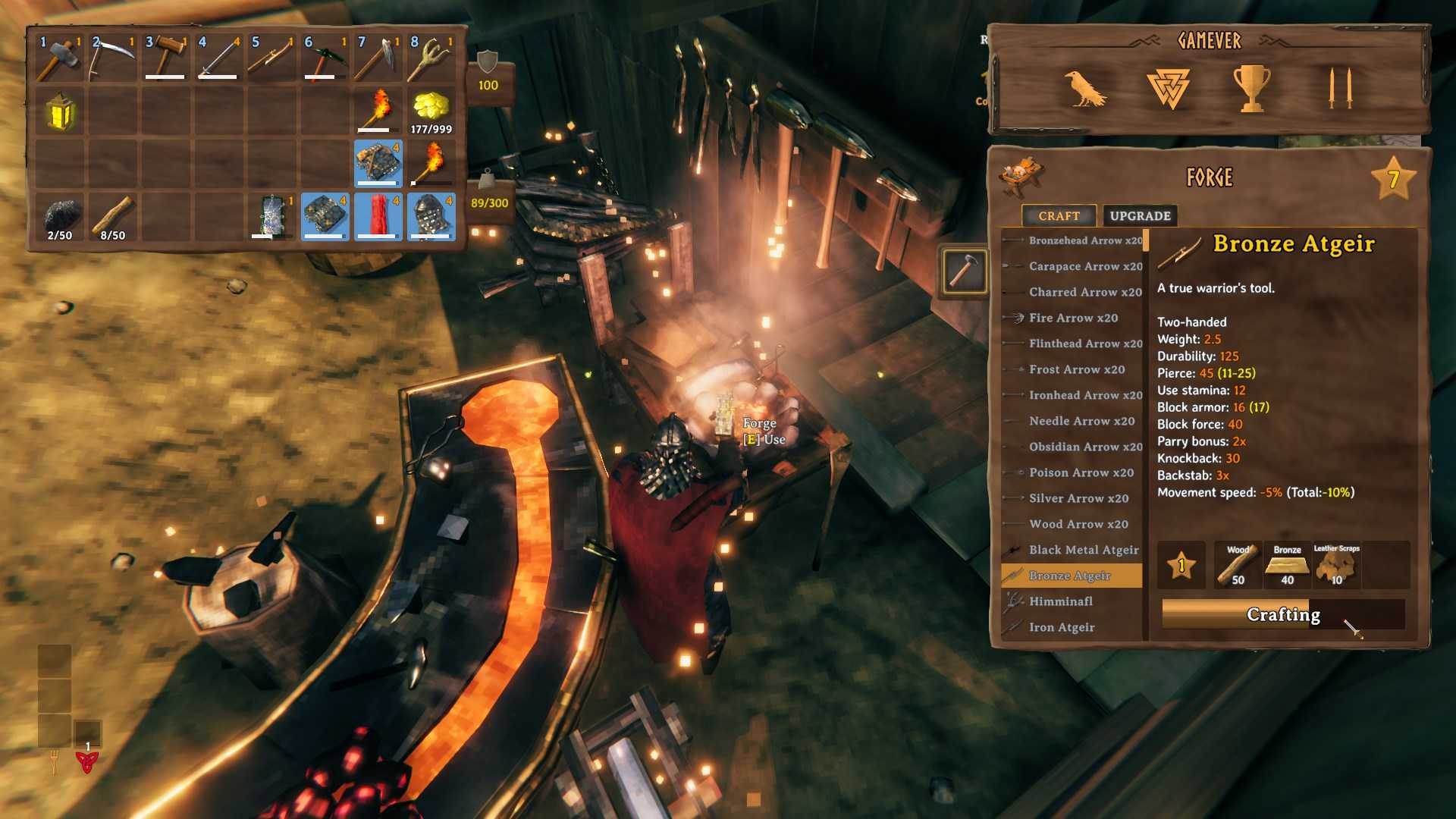Select the gold coins stack
This screenshot has width=1456, height=819.
pyautogui.click(x=431, y=111)
